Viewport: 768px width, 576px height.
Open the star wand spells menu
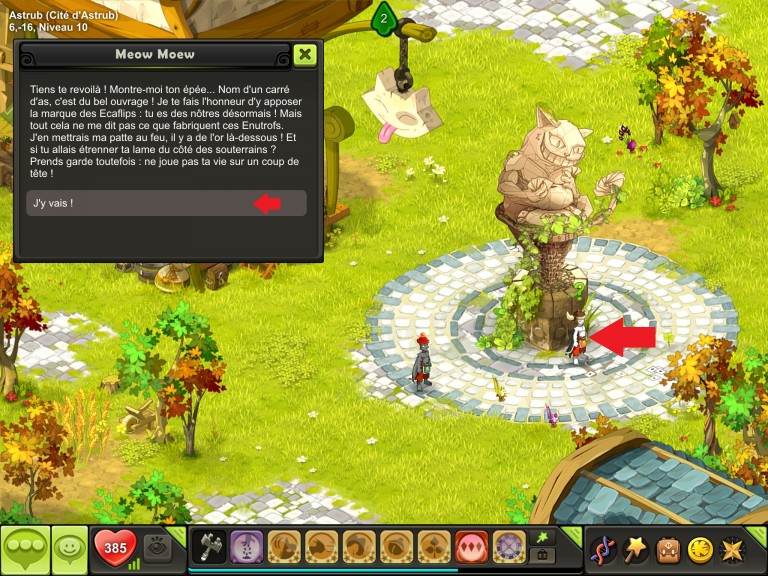[636, 549]
